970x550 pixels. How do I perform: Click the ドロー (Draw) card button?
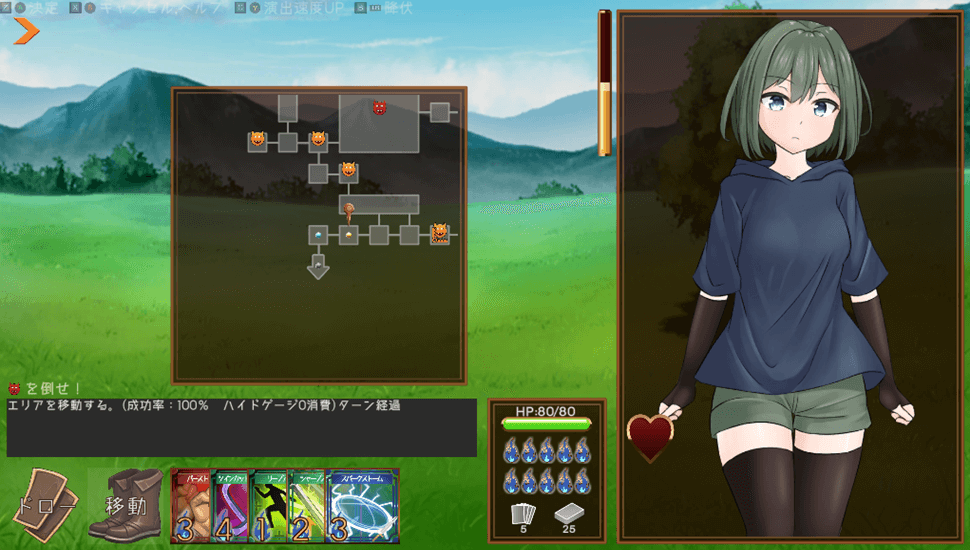[x=46, y=505]
